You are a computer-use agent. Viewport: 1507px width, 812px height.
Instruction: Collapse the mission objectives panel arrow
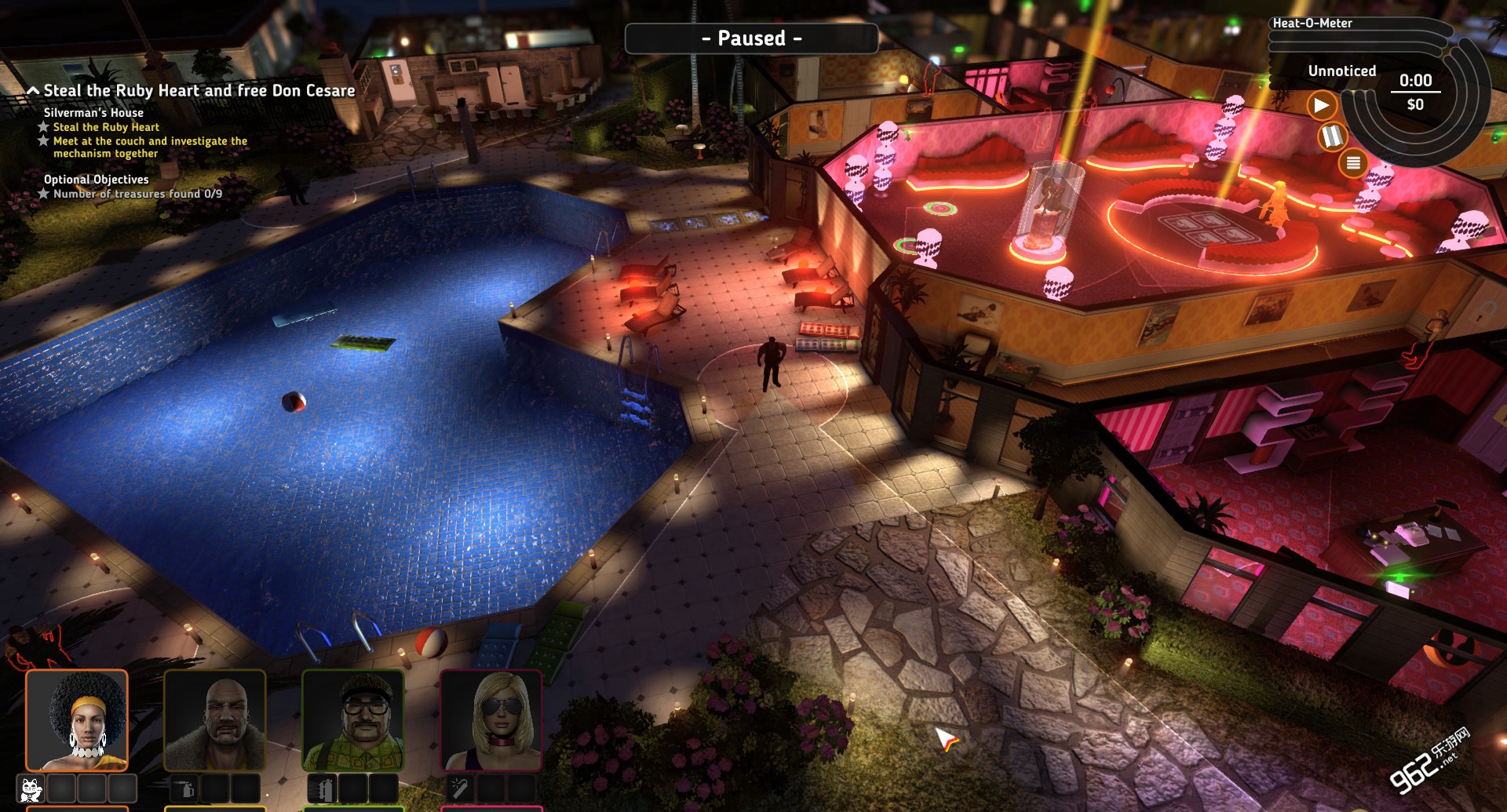[33, 91]
